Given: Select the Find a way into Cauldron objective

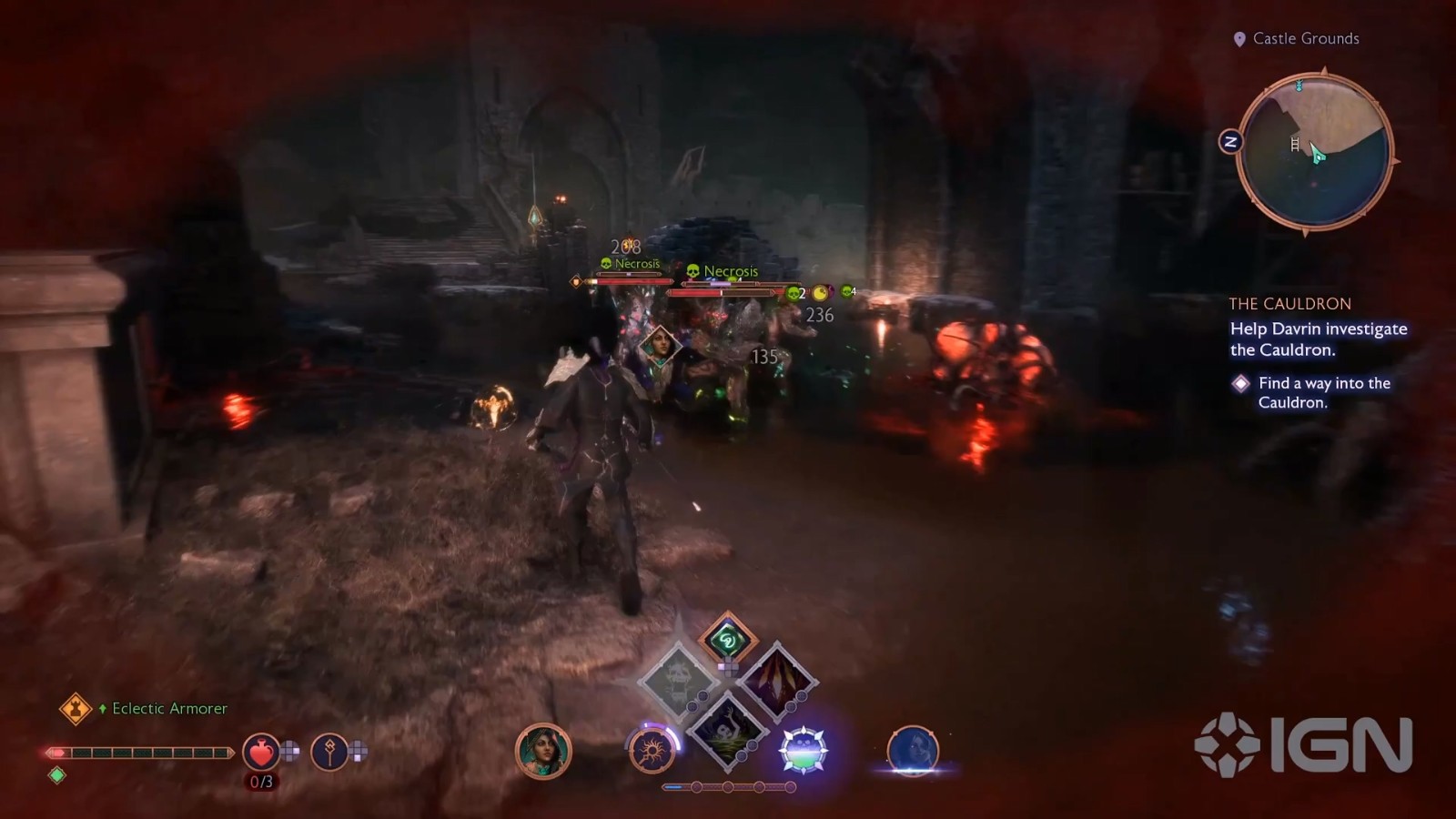Looking at the screenshot, I should (1324, 392).
